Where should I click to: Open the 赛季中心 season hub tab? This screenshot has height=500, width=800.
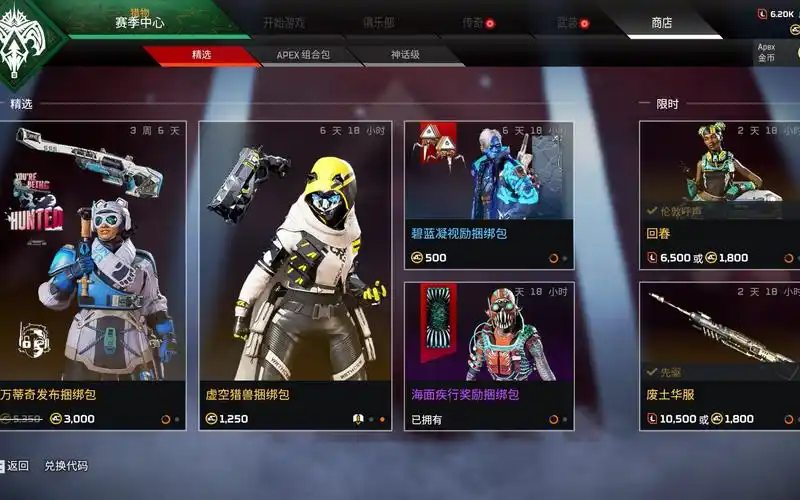click(x=139, y=22)
